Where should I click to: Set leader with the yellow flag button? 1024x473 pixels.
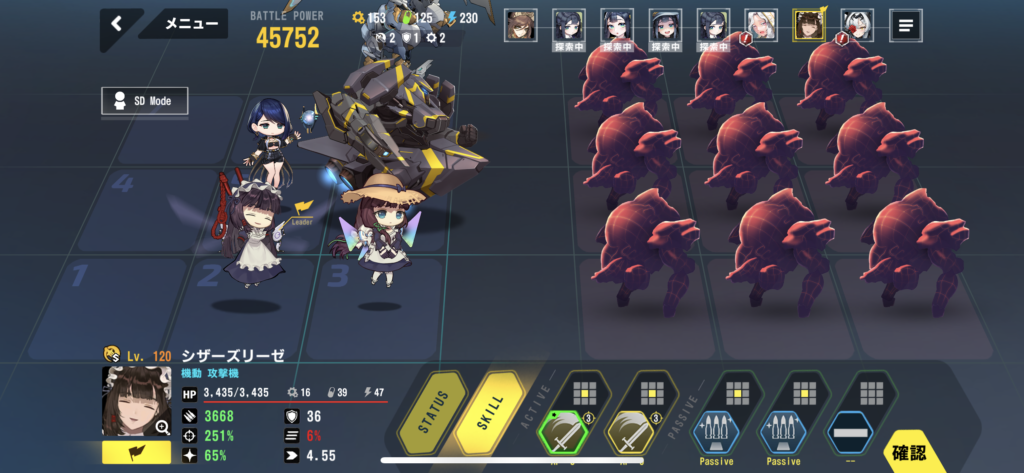[x=136, y=453]
